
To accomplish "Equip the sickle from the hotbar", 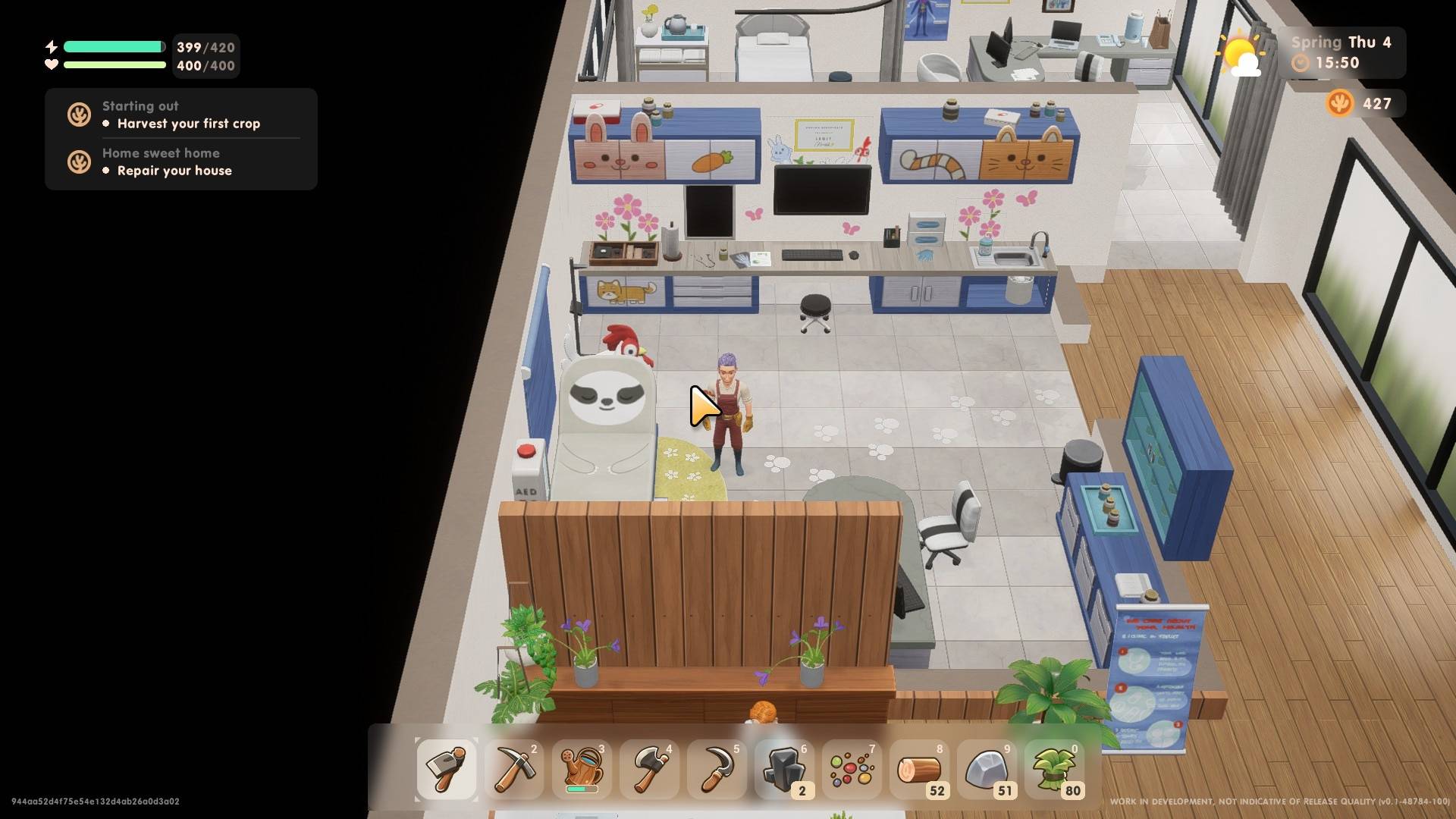I will 717,769.
